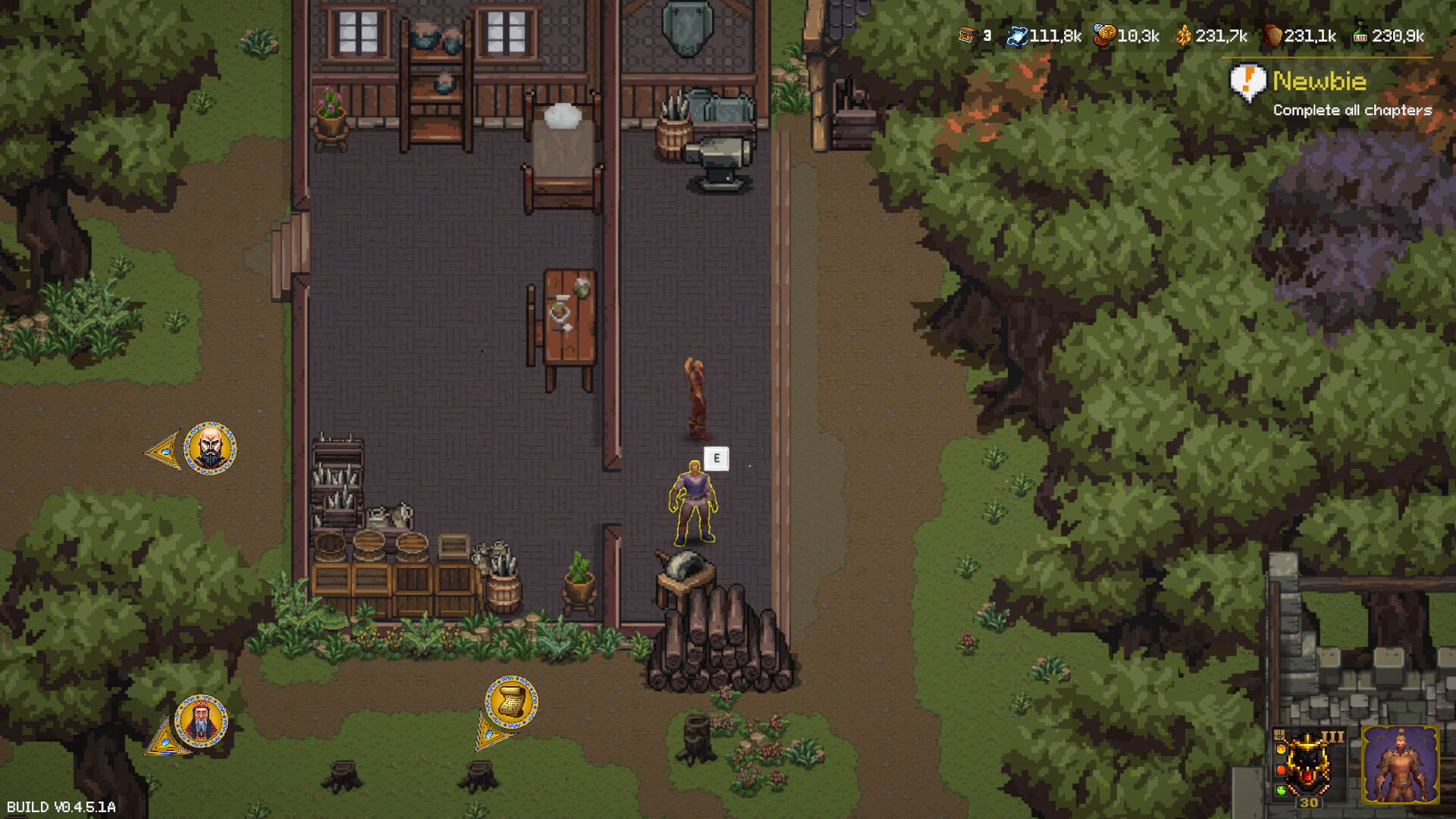Click the treasure chest counter icon
The width and height of the screenshot is (1456, 819).
[x=968, y=36]
